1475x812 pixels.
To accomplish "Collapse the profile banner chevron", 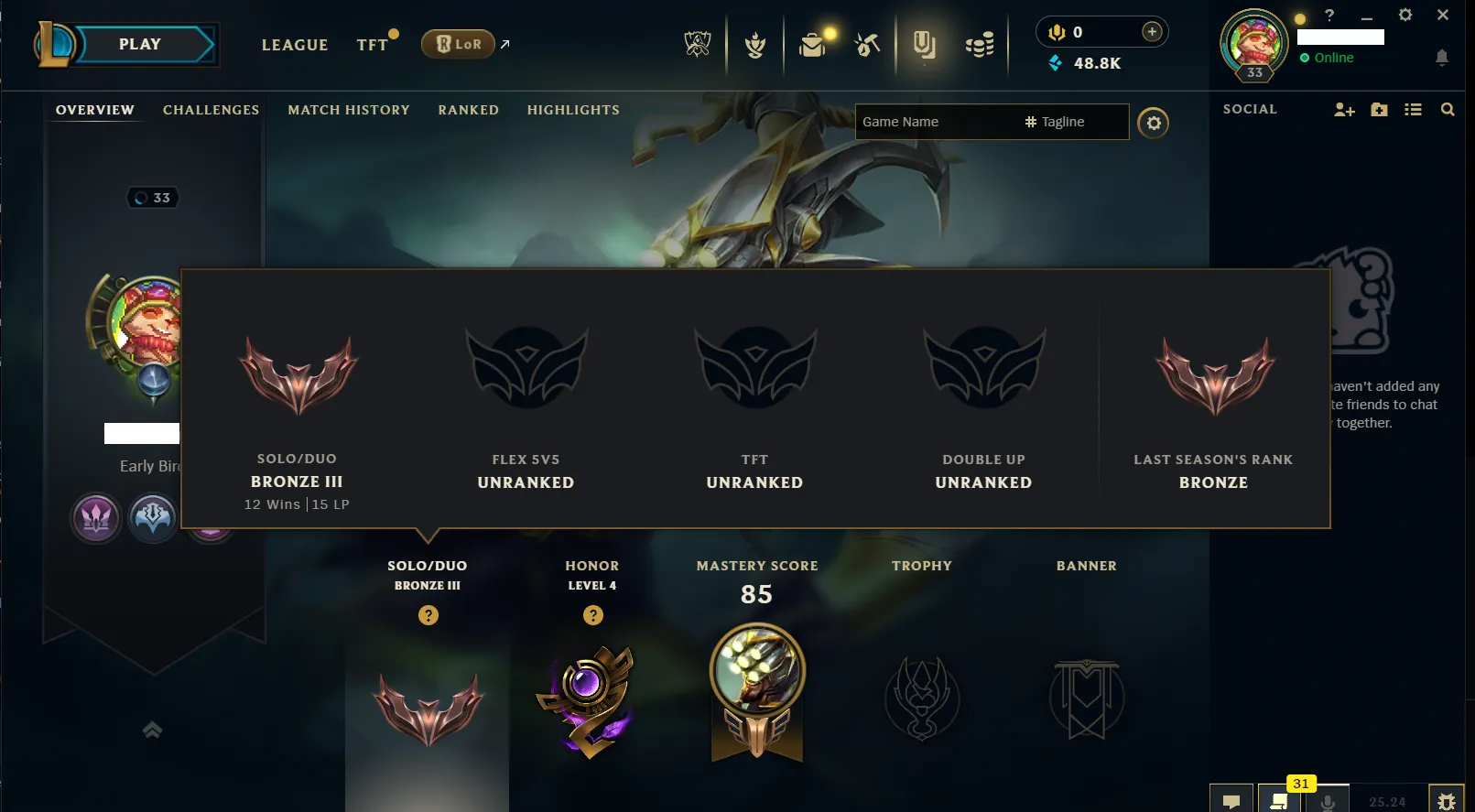I will 152,730.
